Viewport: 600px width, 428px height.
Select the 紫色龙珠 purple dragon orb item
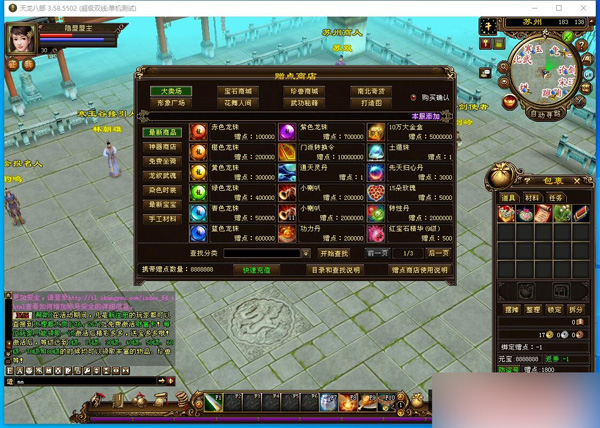coord(288,133)
